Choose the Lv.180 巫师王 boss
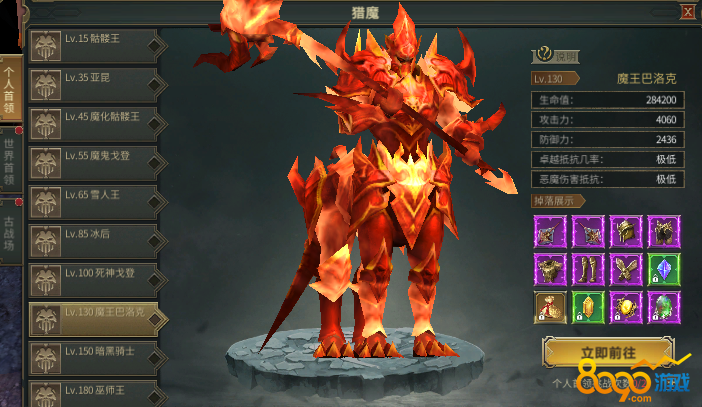This screenshot has width=702, height=407. click(93, 392)
